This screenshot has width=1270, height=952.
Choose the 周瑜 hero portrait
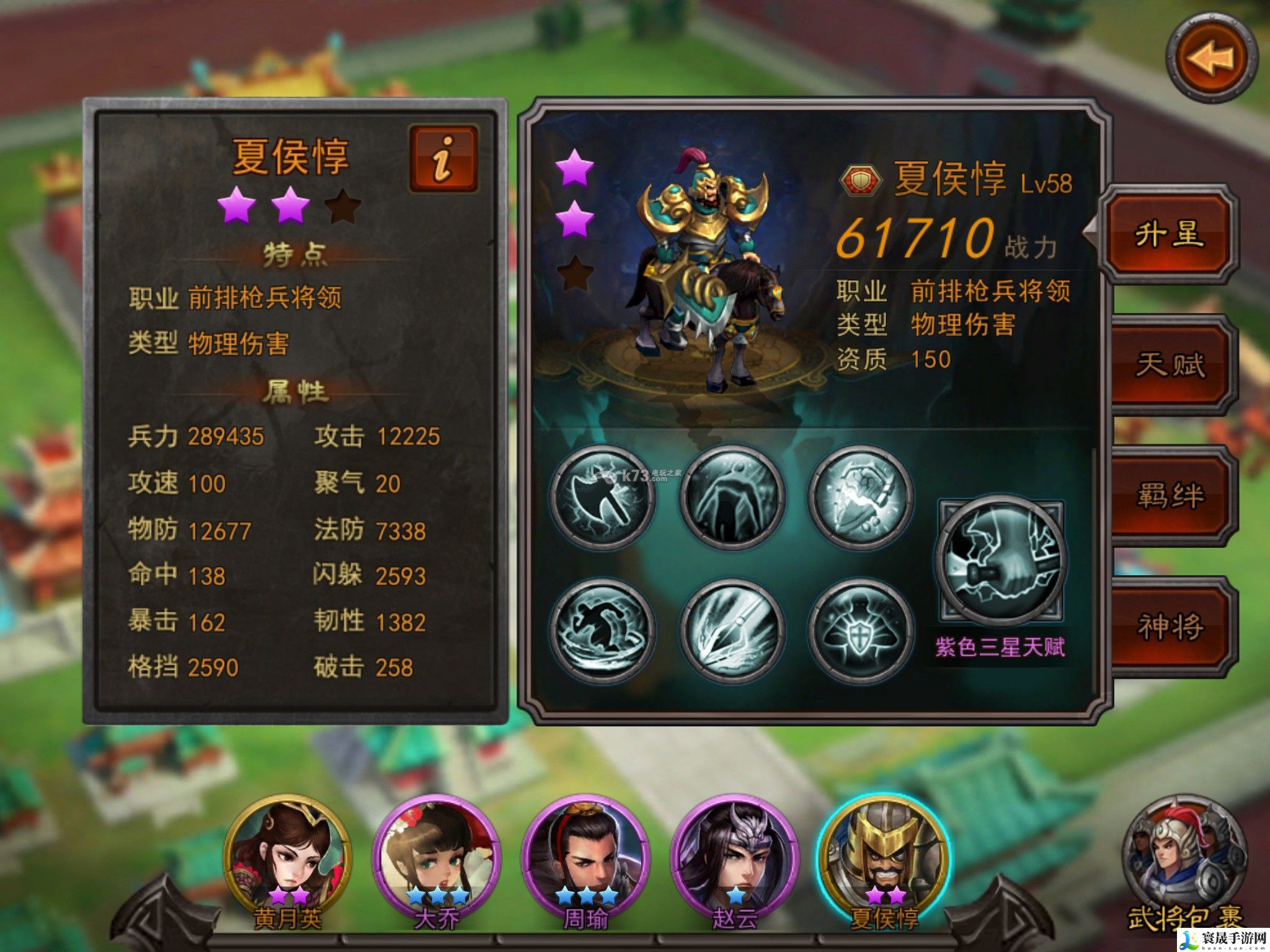coord(585,858)
